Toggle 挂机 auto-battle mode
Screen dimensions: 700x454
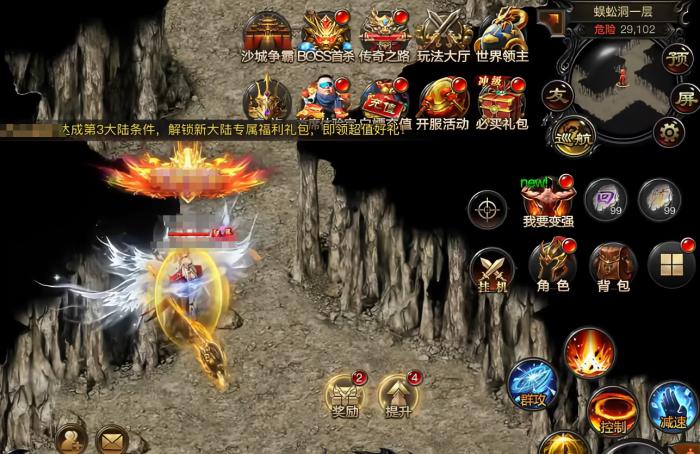(x=493, y=266)
